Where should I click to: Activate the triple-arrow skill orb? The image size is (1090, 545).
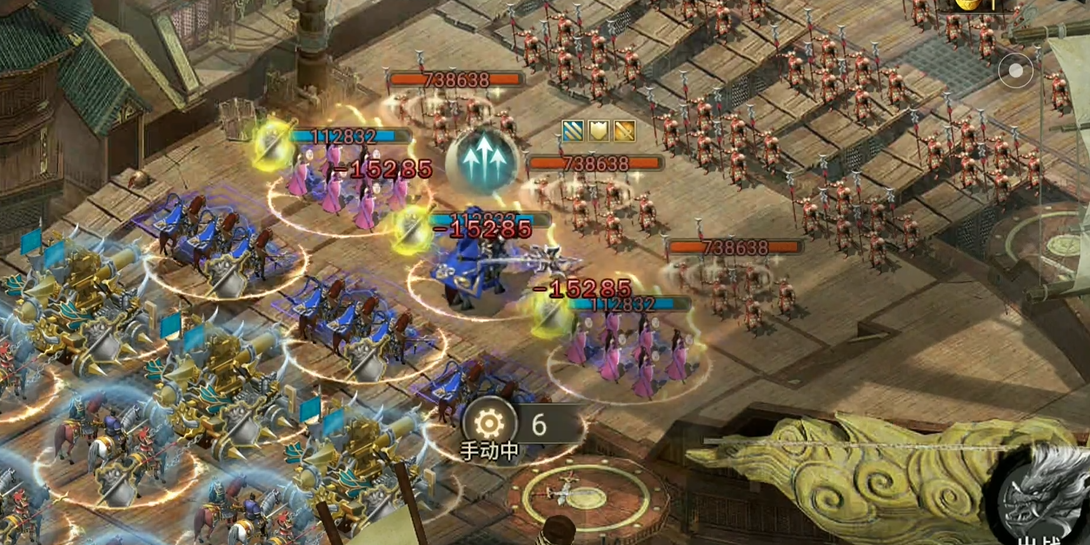481,158
